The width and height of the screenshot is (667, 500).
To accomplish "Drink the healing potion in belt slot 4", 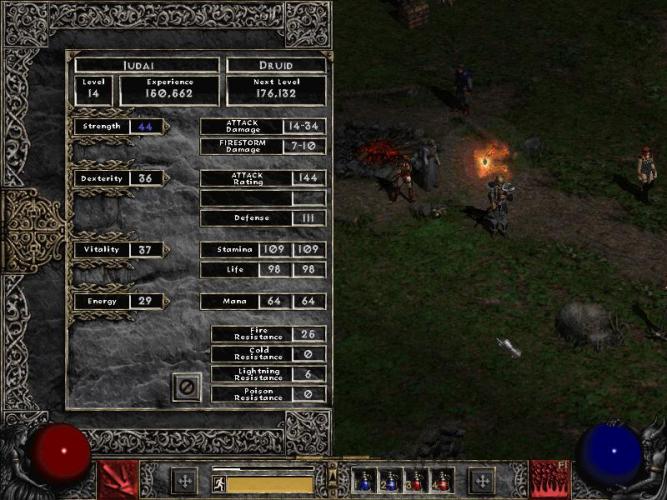I will coord(443,481).
